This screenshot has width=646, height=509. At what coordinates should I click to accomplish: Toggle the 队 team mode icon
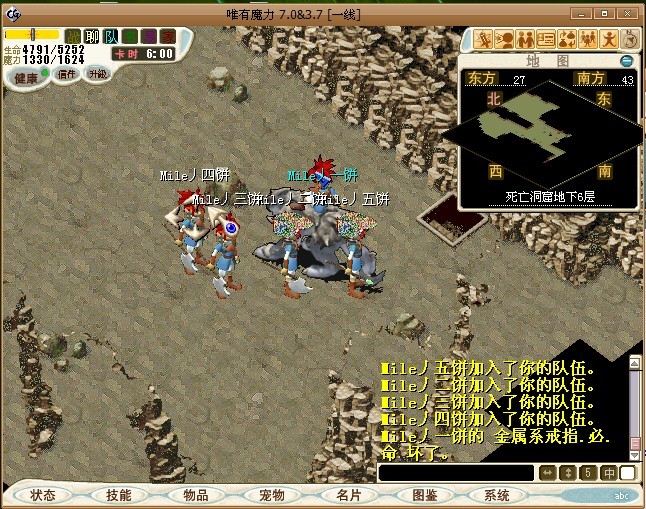point(111,36)
